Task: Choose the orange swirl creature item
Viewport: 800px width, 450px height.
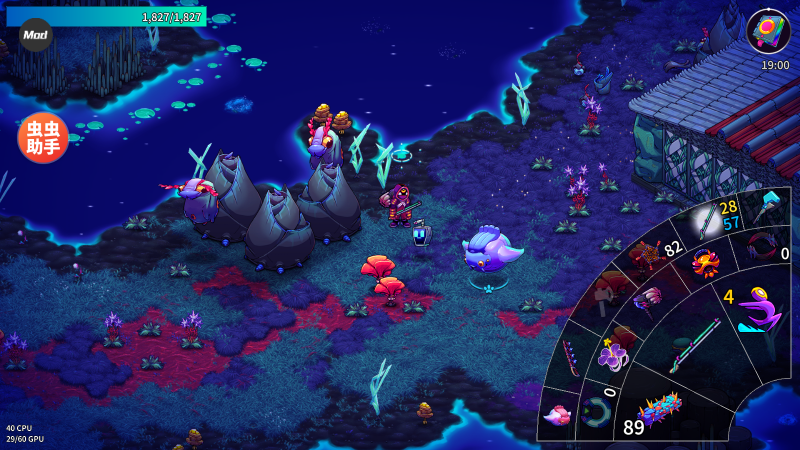Action: tap(706, 265)
